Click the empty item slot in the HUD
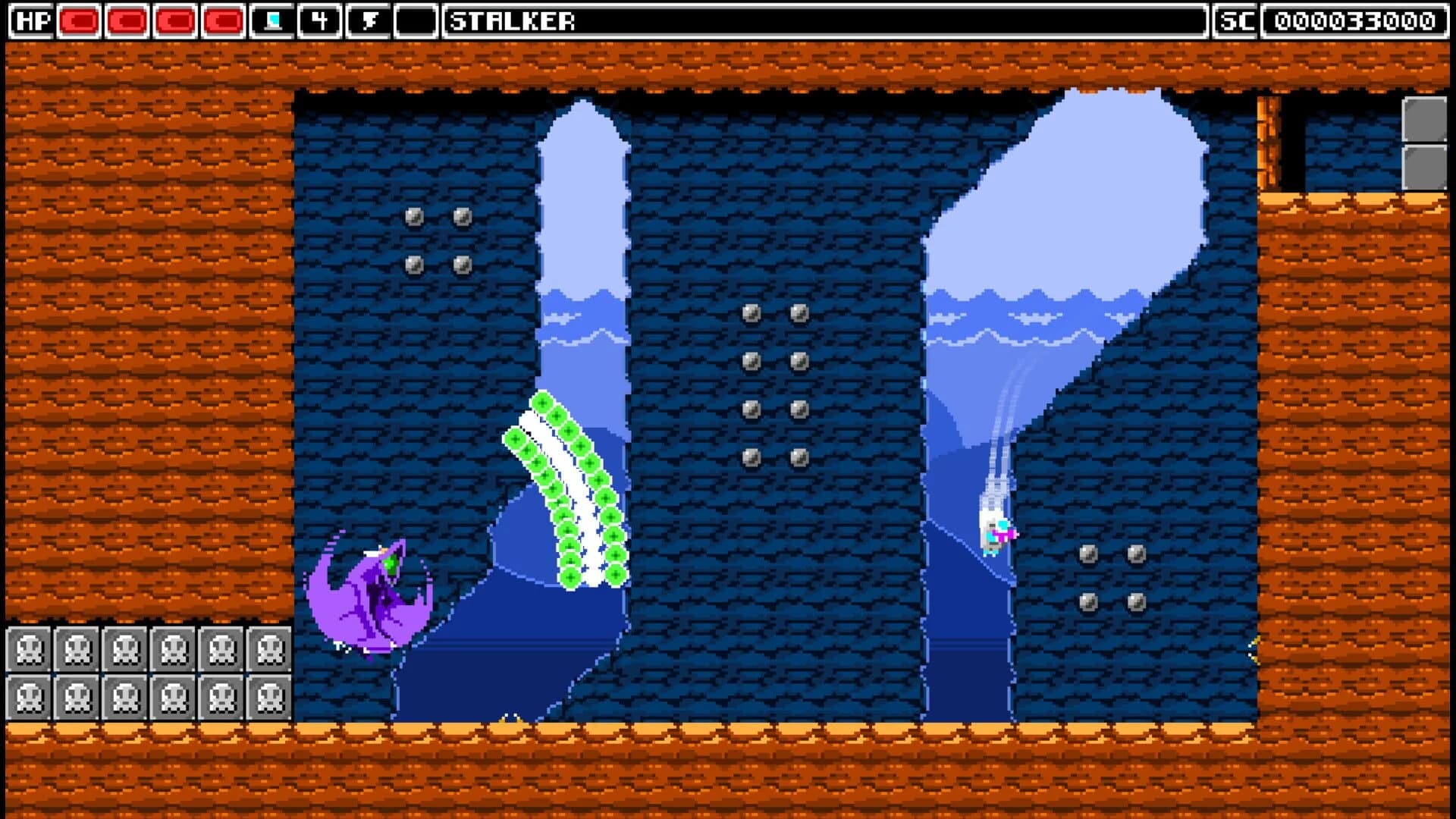The width and height of the screenshot is (1456, 819). click(417, 20)
